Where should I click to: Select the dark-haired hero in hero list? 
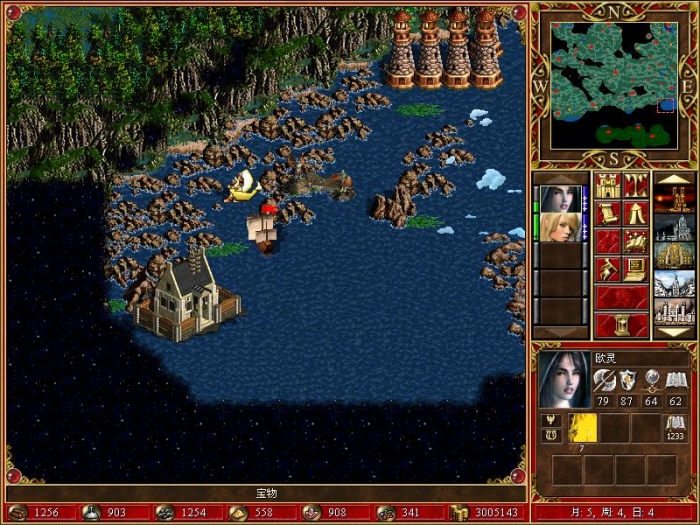point(558,199)
